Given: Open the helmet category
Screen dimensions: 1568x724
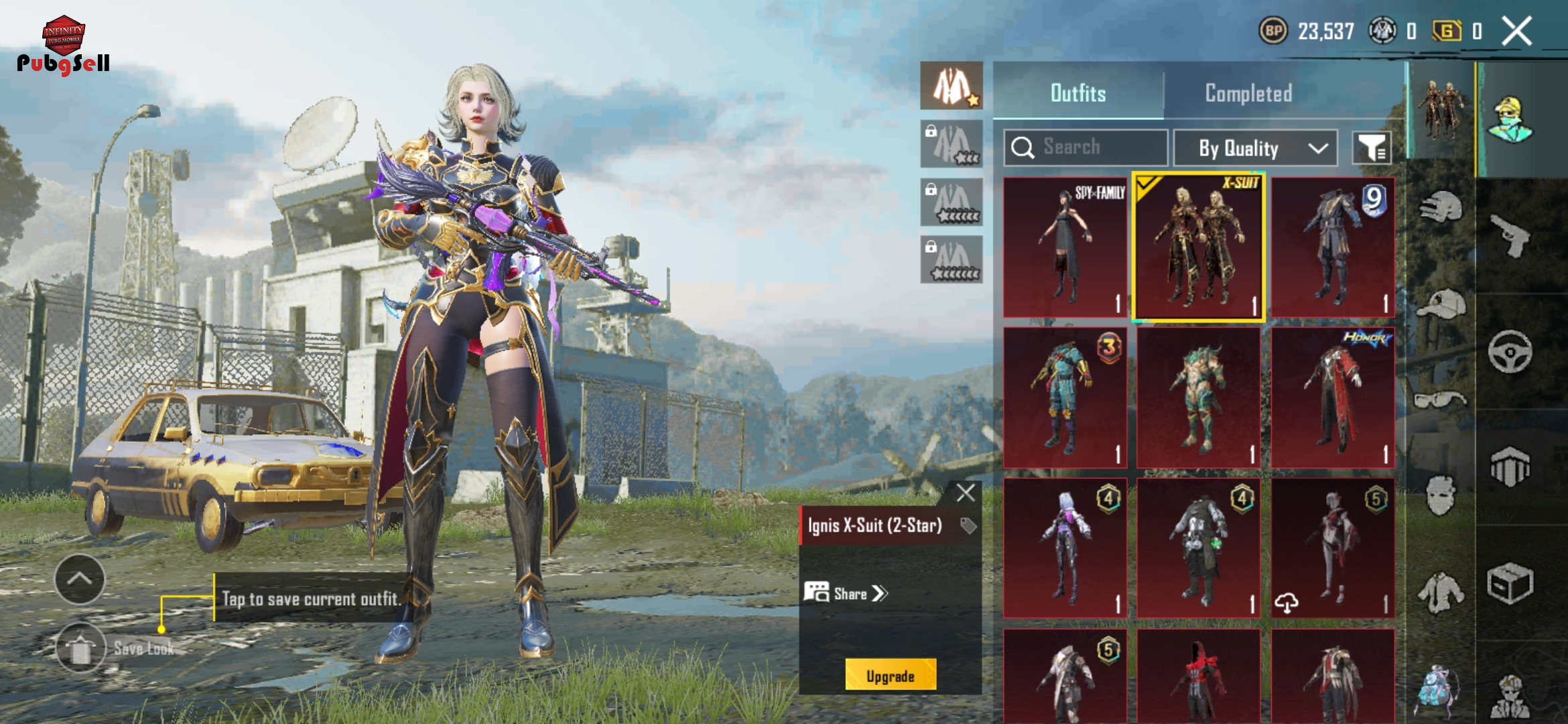Looking at the screenshot, I should tap(1441, 207).
